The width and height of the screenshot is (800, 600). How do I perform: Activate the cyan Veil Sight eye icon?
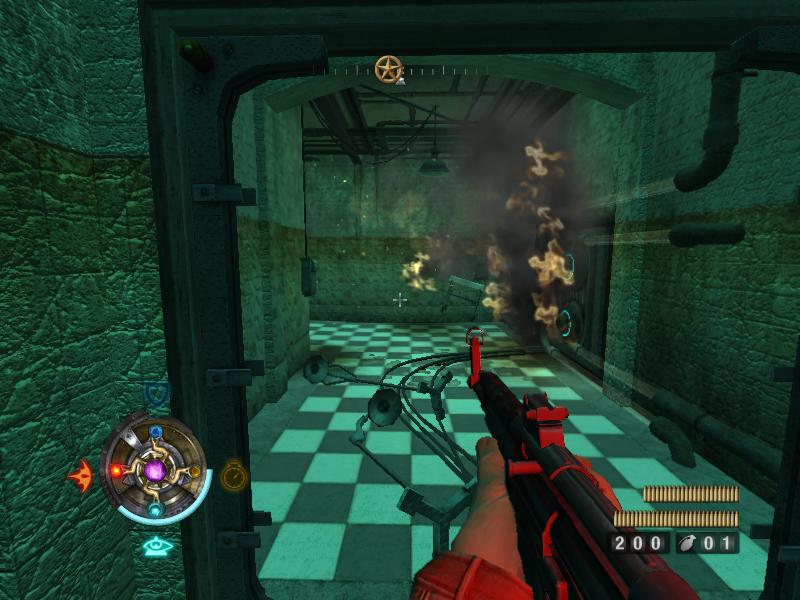[x=155, y=546]
